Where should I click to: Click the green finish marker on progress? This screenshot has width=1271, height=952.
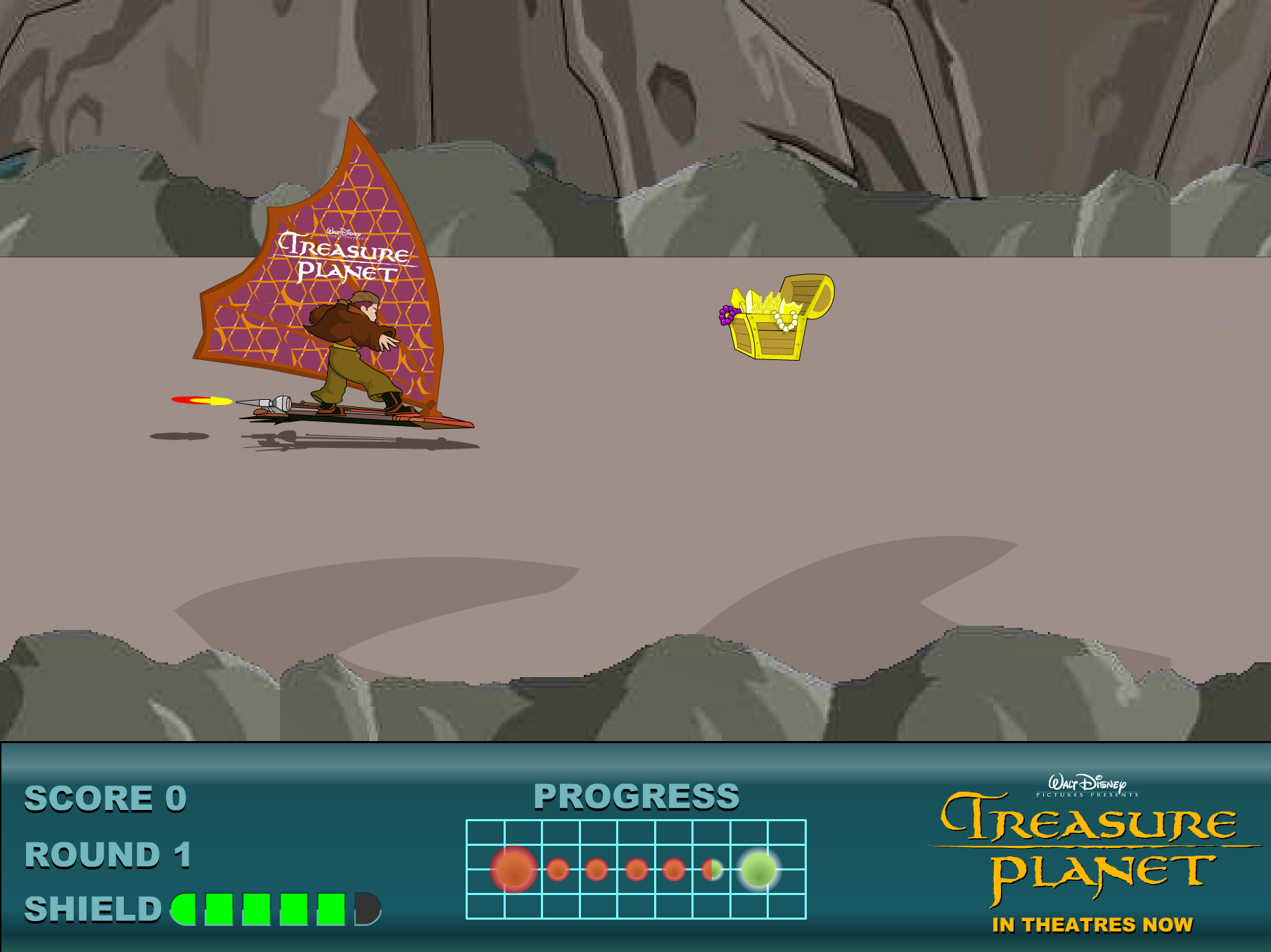758,870
